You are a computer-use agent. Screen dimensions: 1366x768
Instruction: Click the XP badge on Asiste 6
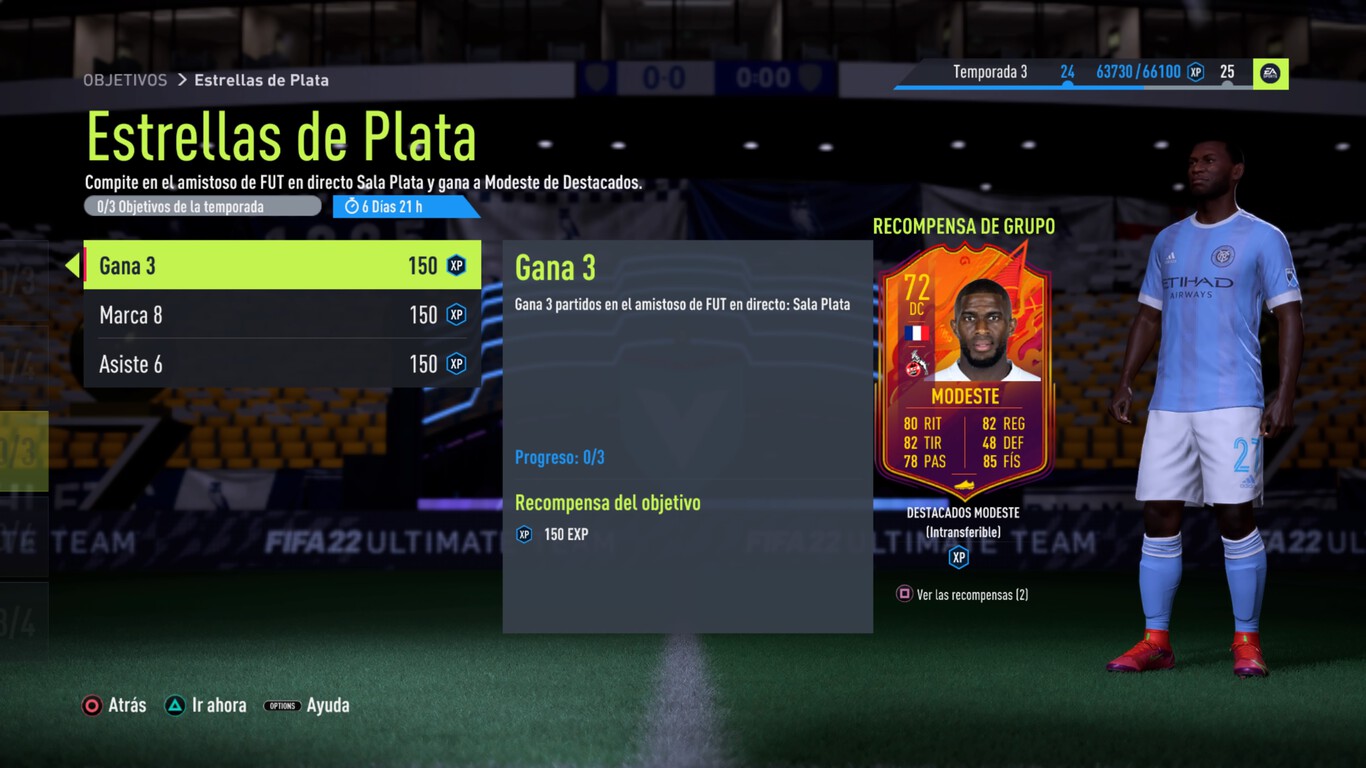point(456,363)
